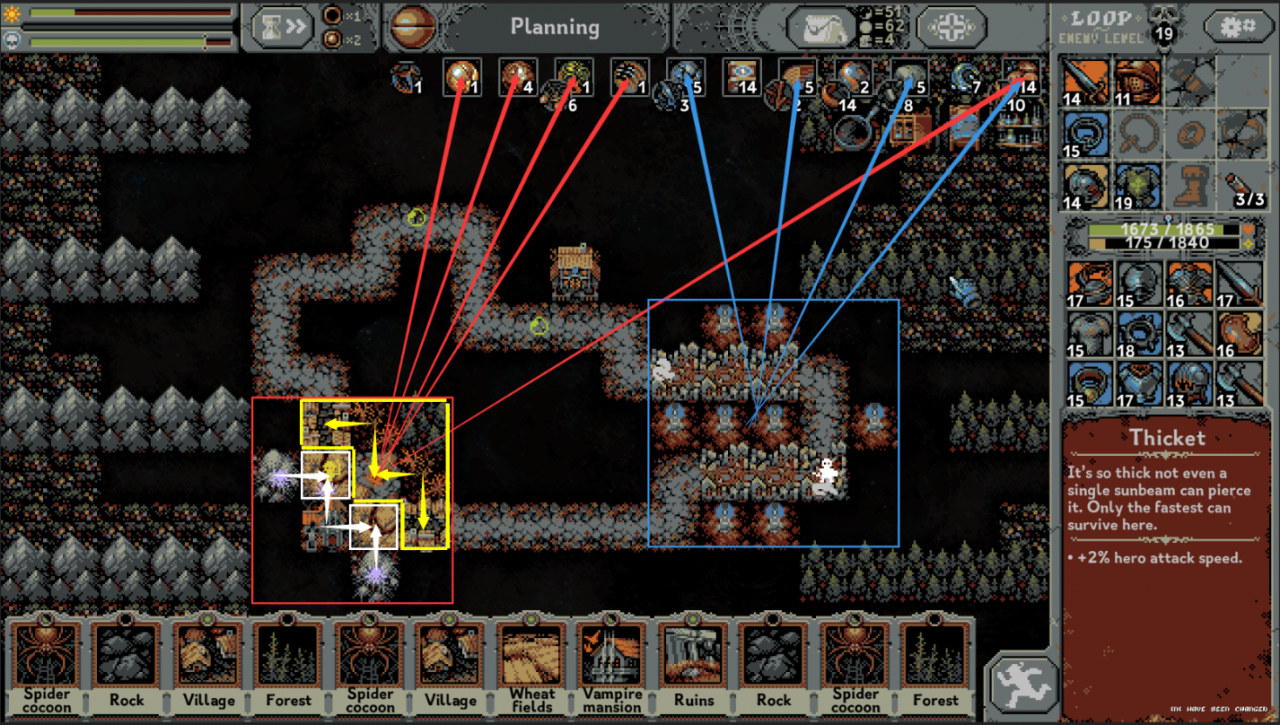This screenshot has height=725, width=1280.
Task: Click the ornate cross button in top bar
Action: [x=951, y=27]
